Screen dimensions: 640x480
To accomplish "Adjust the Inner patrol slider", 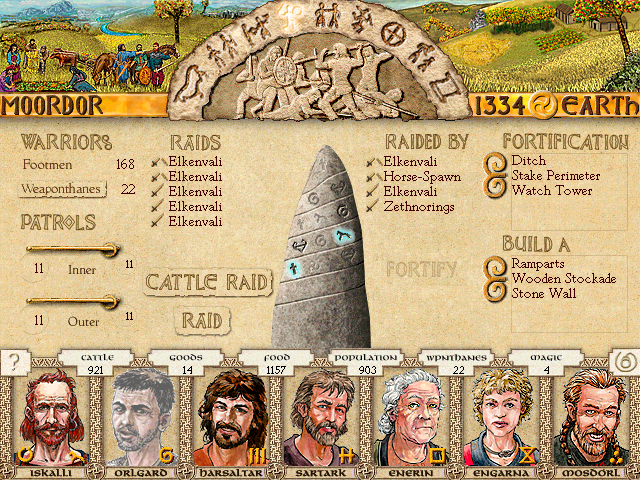I will (73, 249).
